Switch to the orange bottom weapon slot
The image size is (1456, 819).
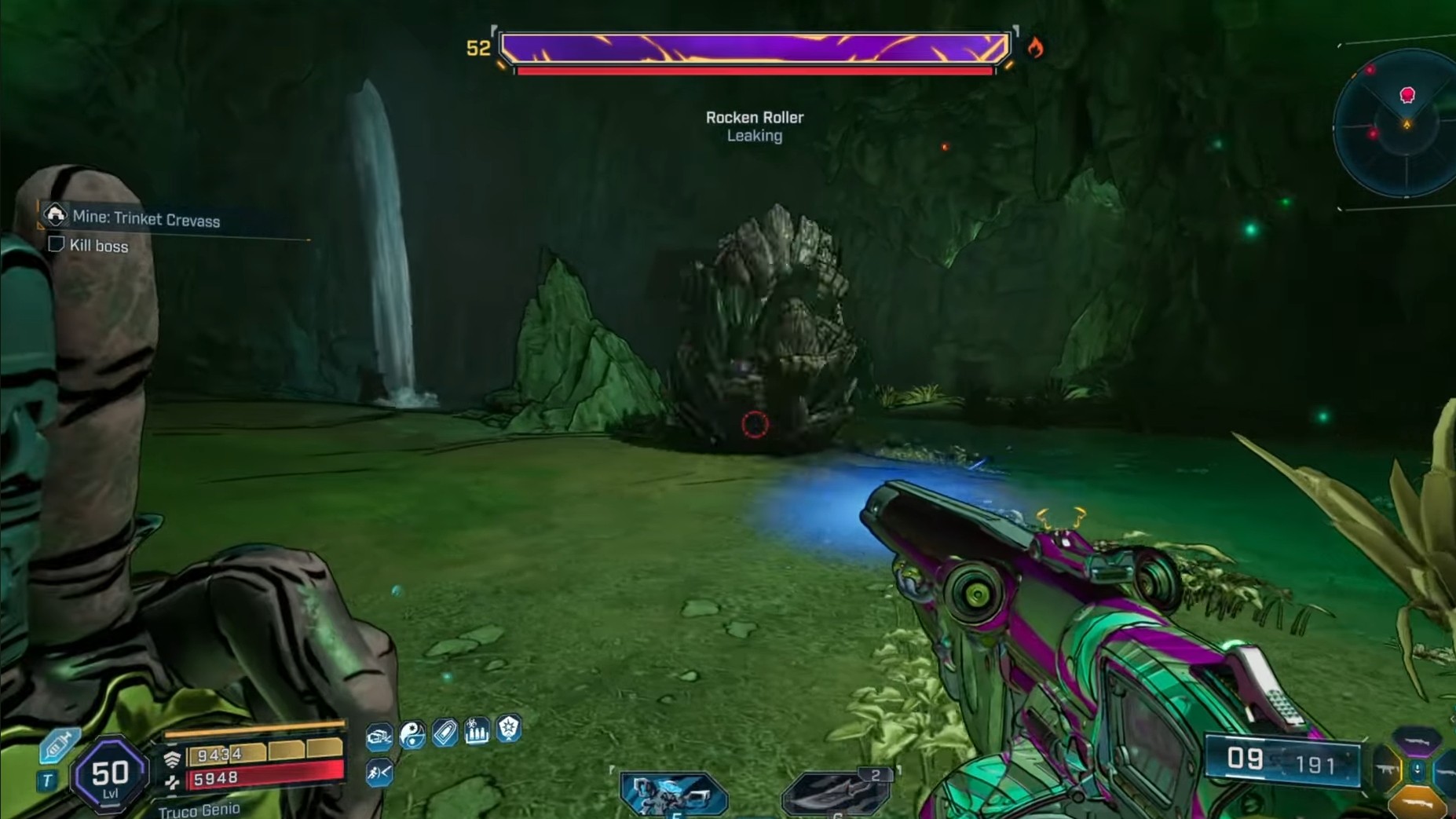pos(1418,803)
